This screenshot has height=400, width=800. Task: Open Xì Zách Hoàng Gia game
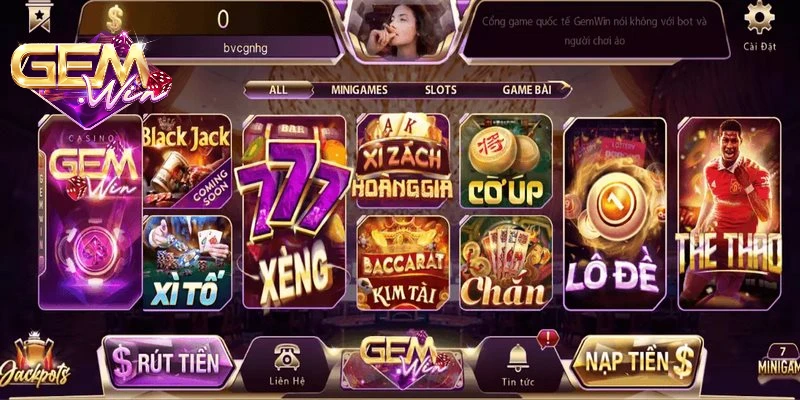[x=405, y=160]
